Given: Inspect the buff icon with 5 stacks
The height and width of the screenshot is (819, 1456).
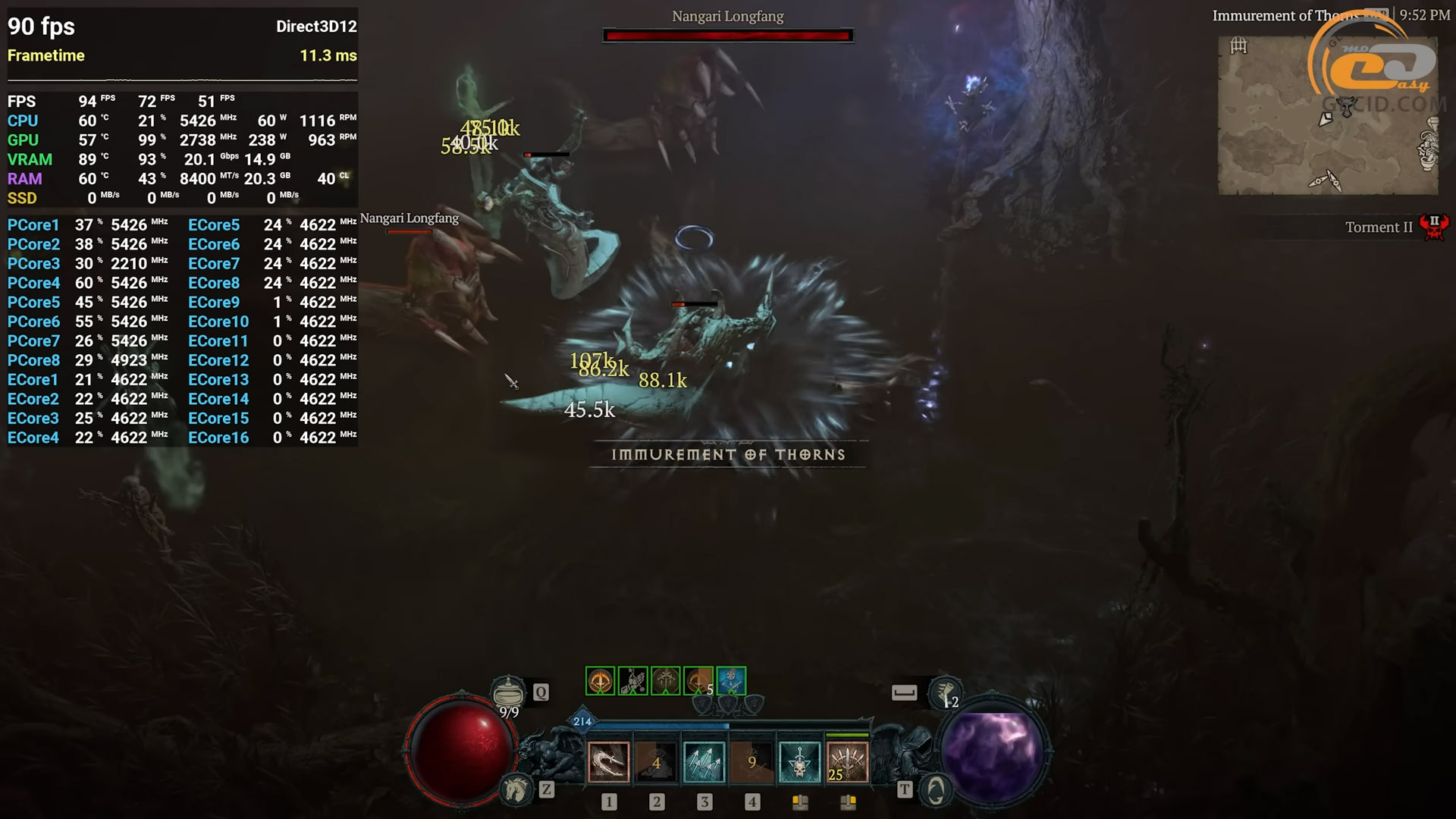Looking at the screenshot, I should click(698, 681).
